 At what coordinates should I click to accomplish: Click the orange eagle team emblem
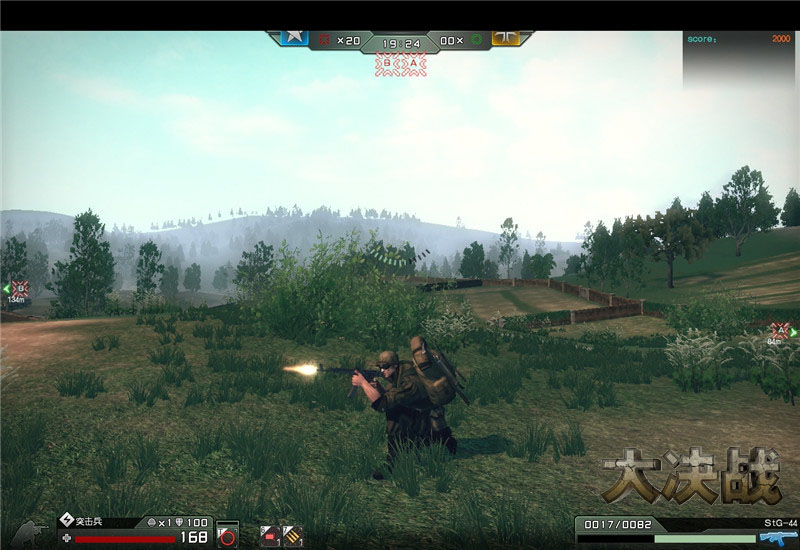pyautogui.click(x=507, y=37)
